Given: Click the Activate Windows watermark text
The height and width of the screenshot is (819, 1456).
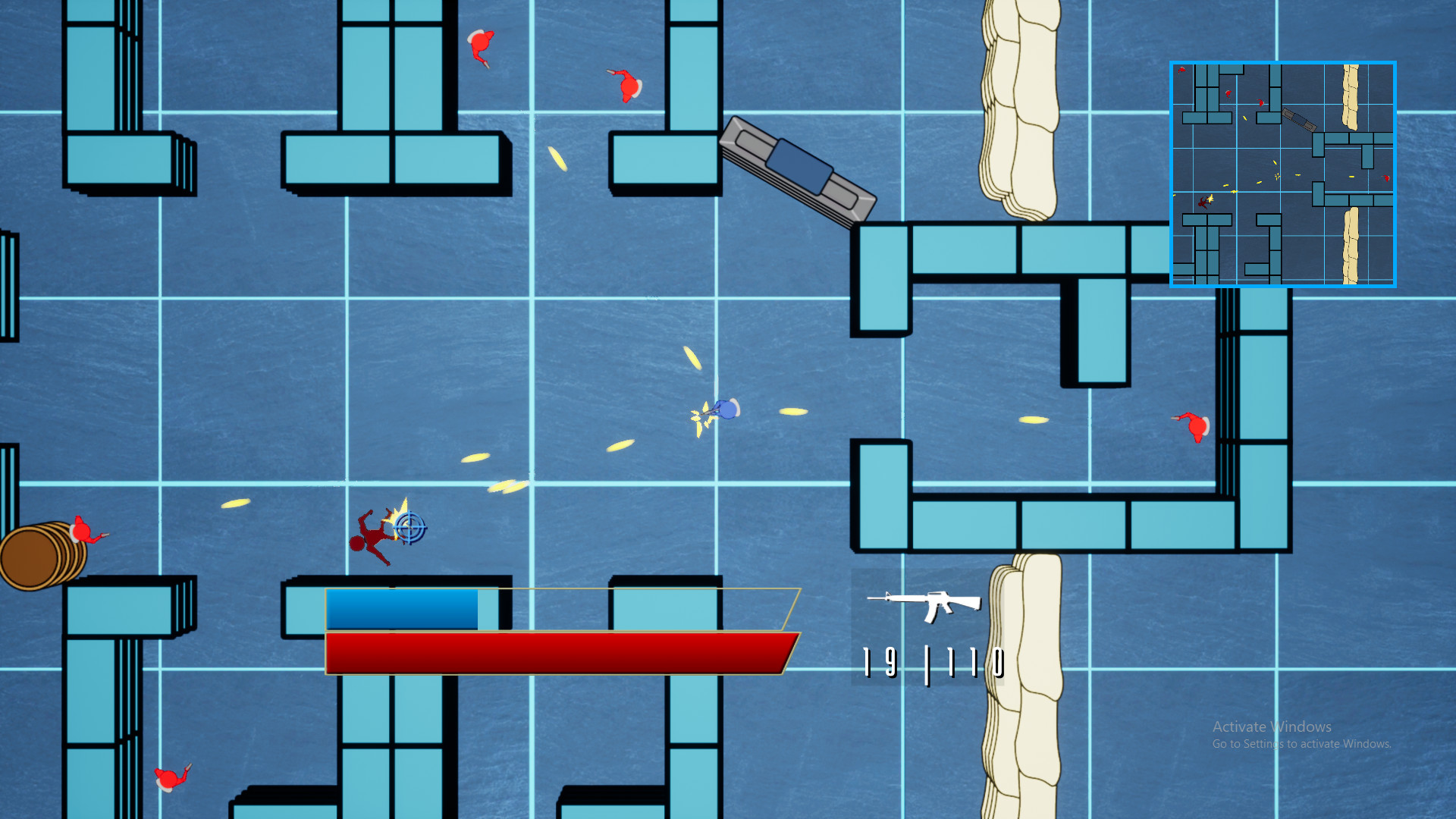Looking at the screenshot, I should [x=1272, y=726].
